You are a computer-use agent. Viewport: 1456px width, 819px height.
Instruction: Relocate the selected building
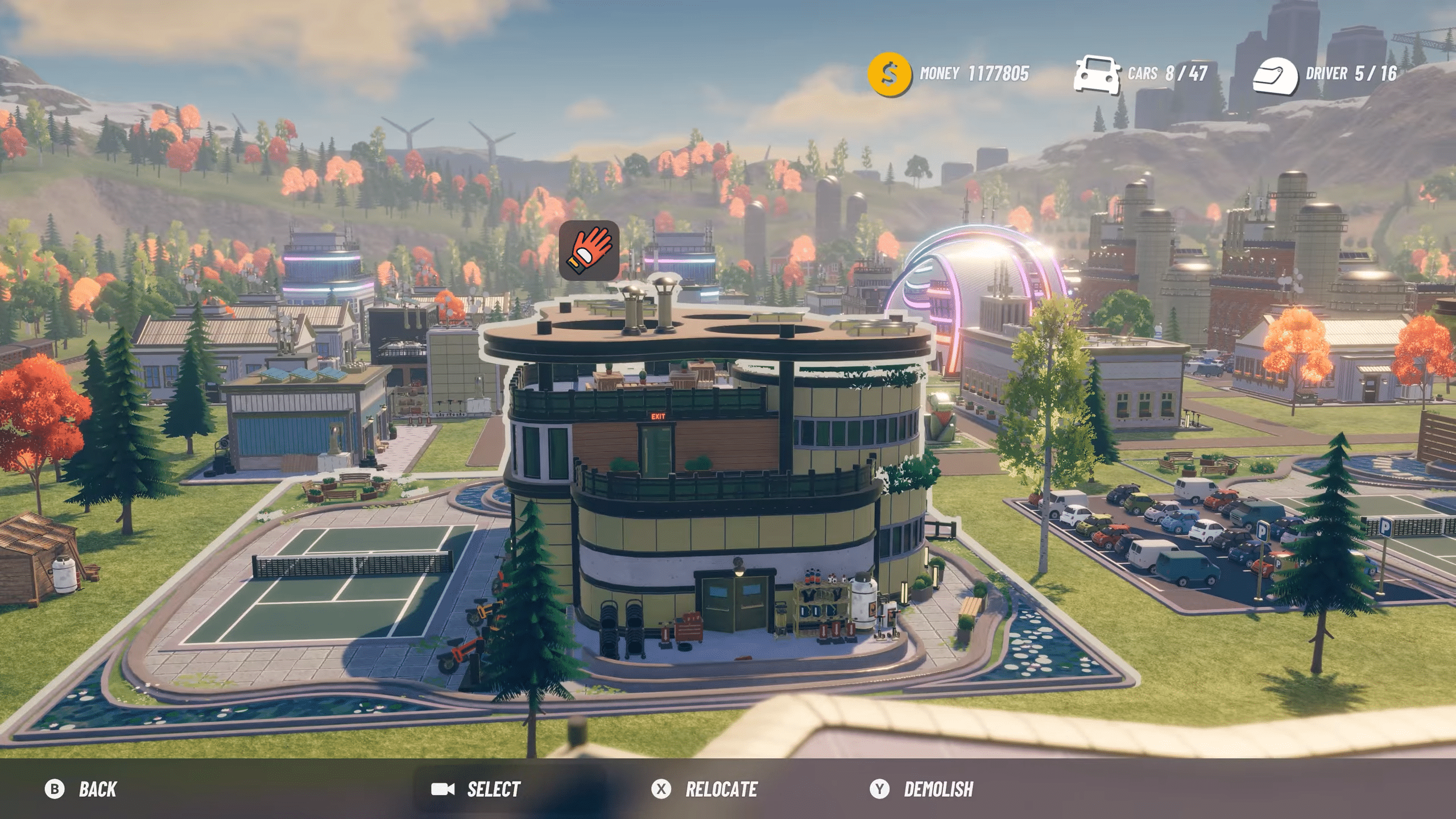[x=705, y=789]
